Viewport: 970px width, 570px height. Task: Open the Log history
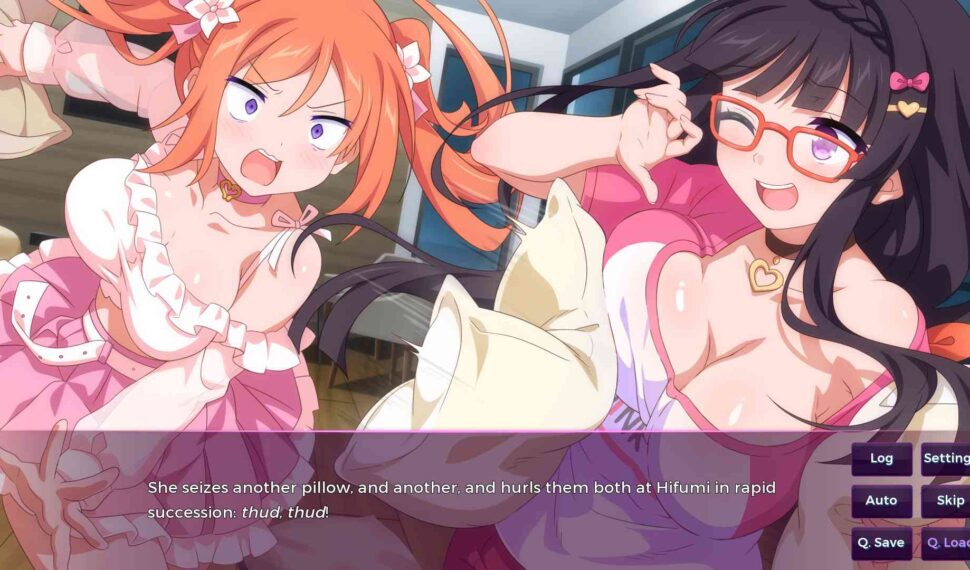point(881,459)
